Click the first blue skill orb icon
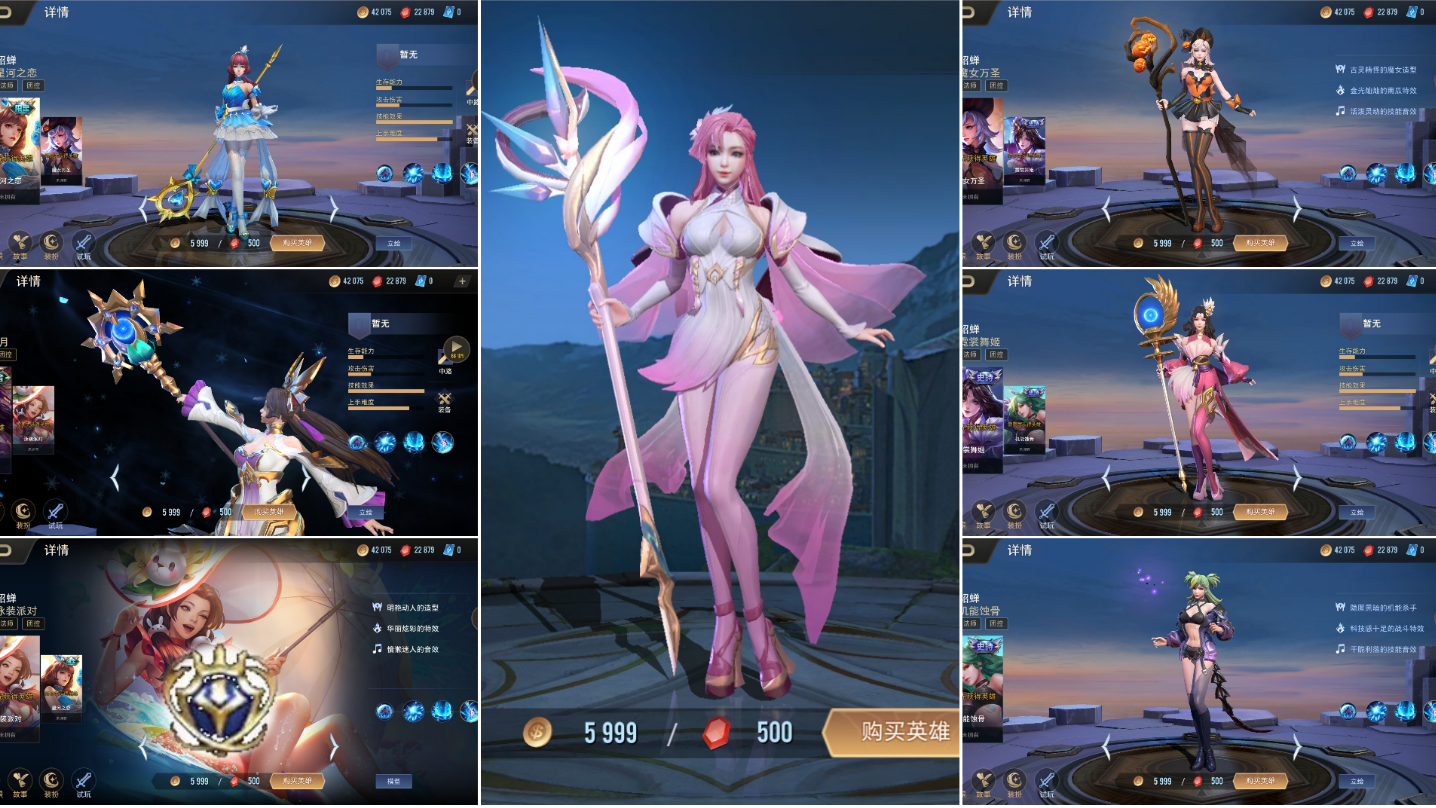 (383, 173)
